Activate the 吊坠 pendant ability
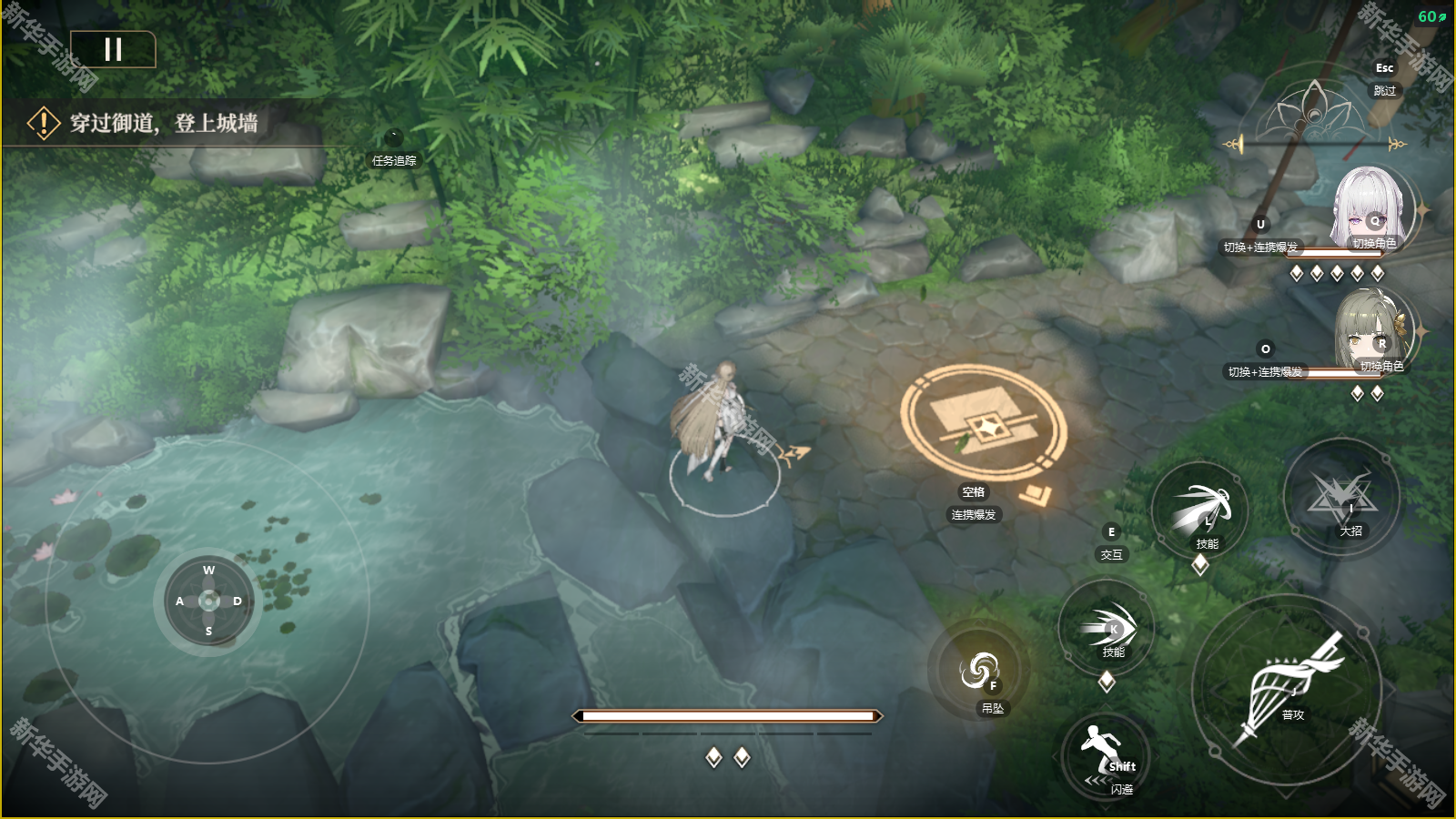 [x=979, y=672]
